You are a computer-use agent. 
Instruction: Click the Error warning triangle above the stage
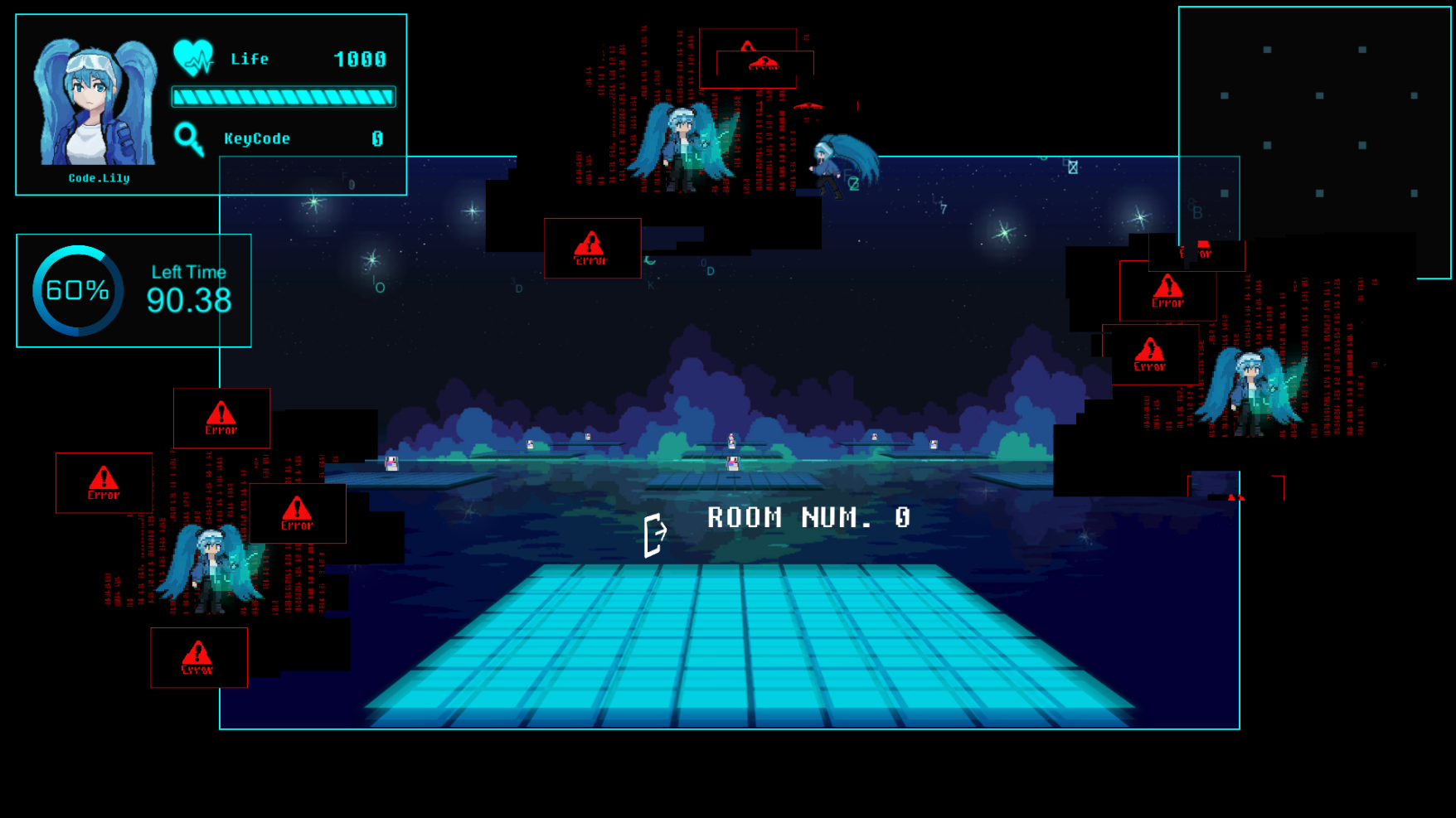pyautogui.click(x=592, y=247)
